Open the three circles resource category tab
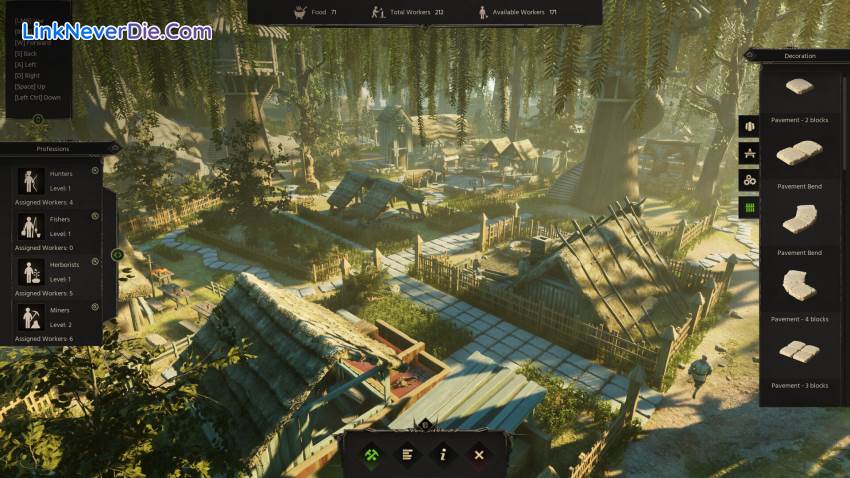This screenshot has height=478, width=850. 749,180
